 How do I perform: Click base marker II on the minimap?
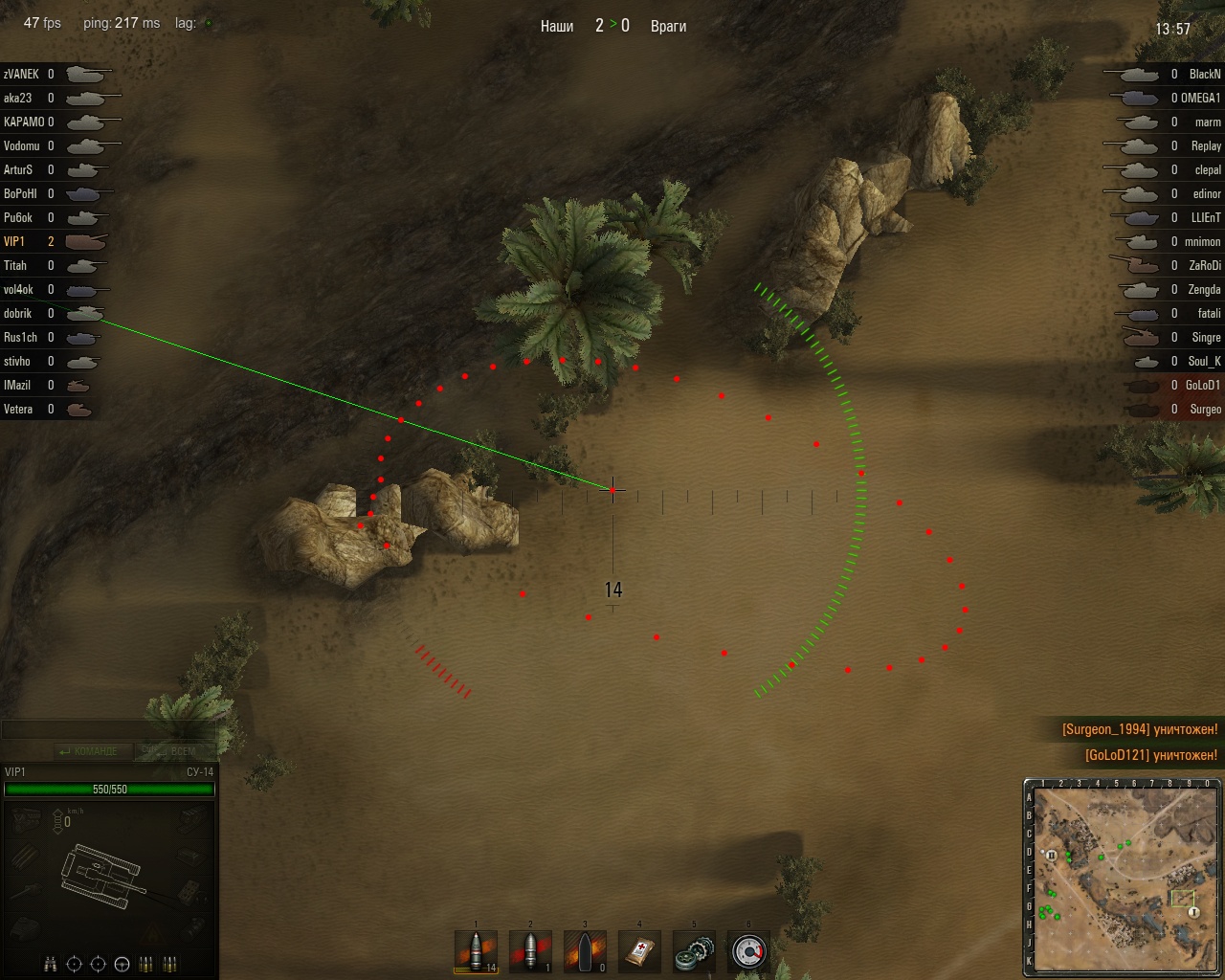(x=1052, y=855)
